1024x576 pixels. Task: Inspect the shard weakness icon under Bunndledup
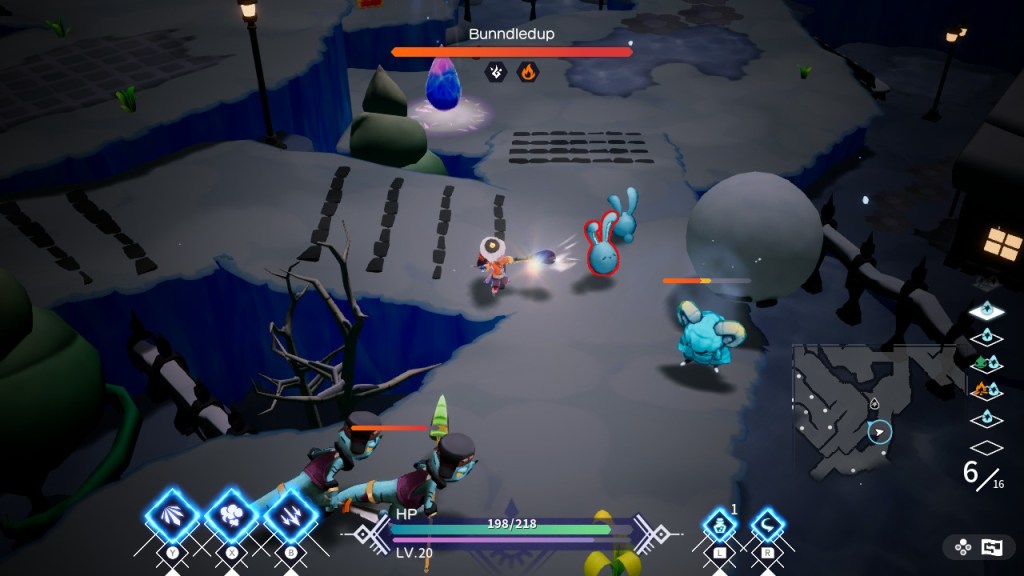tap(495, 72)
